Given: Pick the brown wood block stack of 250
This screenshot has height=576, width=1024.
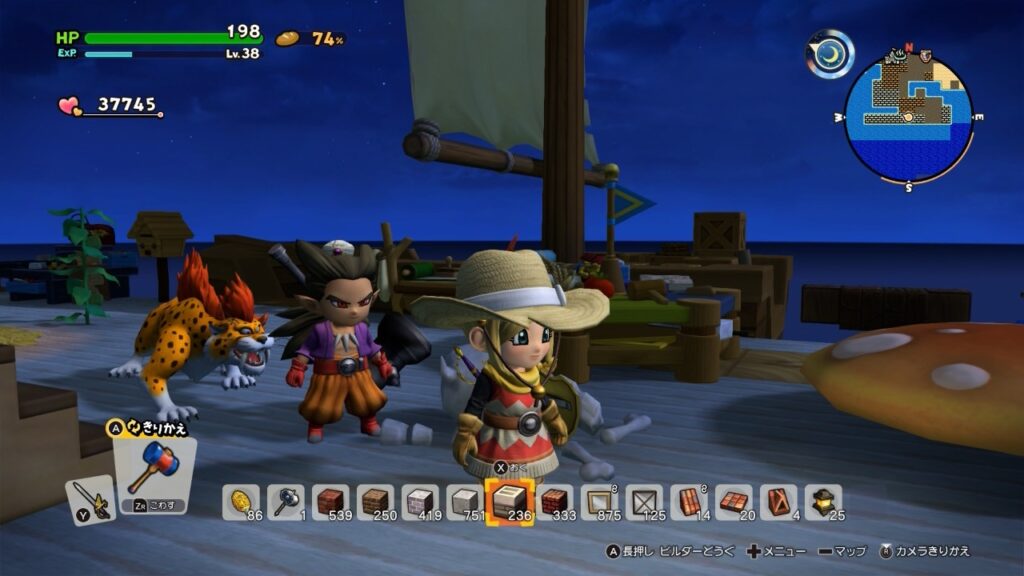Looking at the screenshot, I should 376,501.
